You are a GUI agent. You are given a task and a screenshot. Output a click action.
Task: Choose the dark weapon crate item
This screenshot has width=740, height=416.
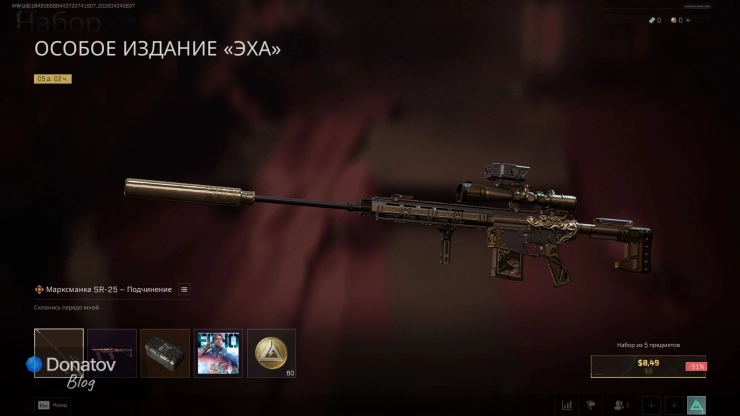[x=165, y=353]
